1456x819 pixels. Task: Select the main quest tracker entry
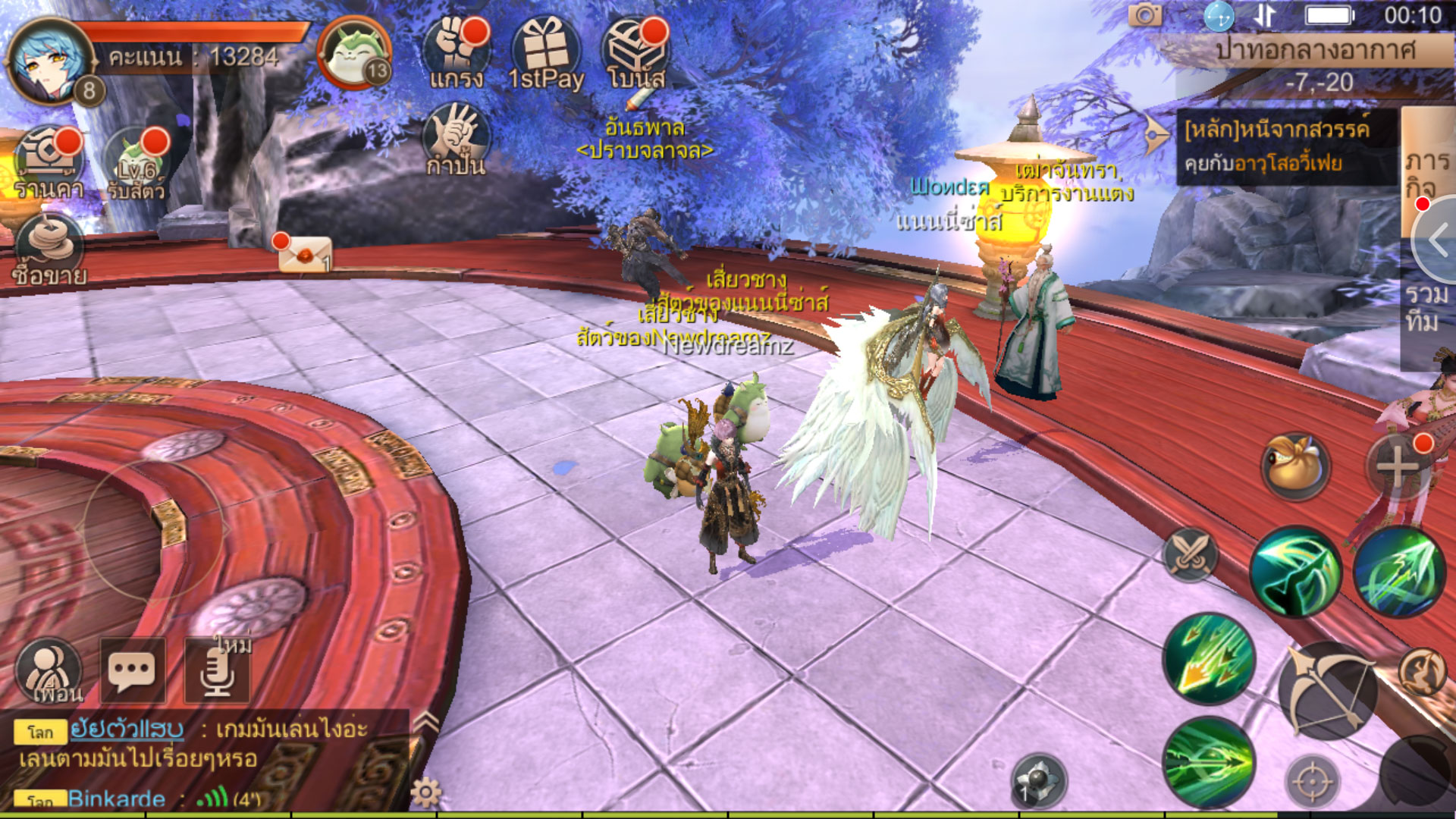pos(1285,147)
